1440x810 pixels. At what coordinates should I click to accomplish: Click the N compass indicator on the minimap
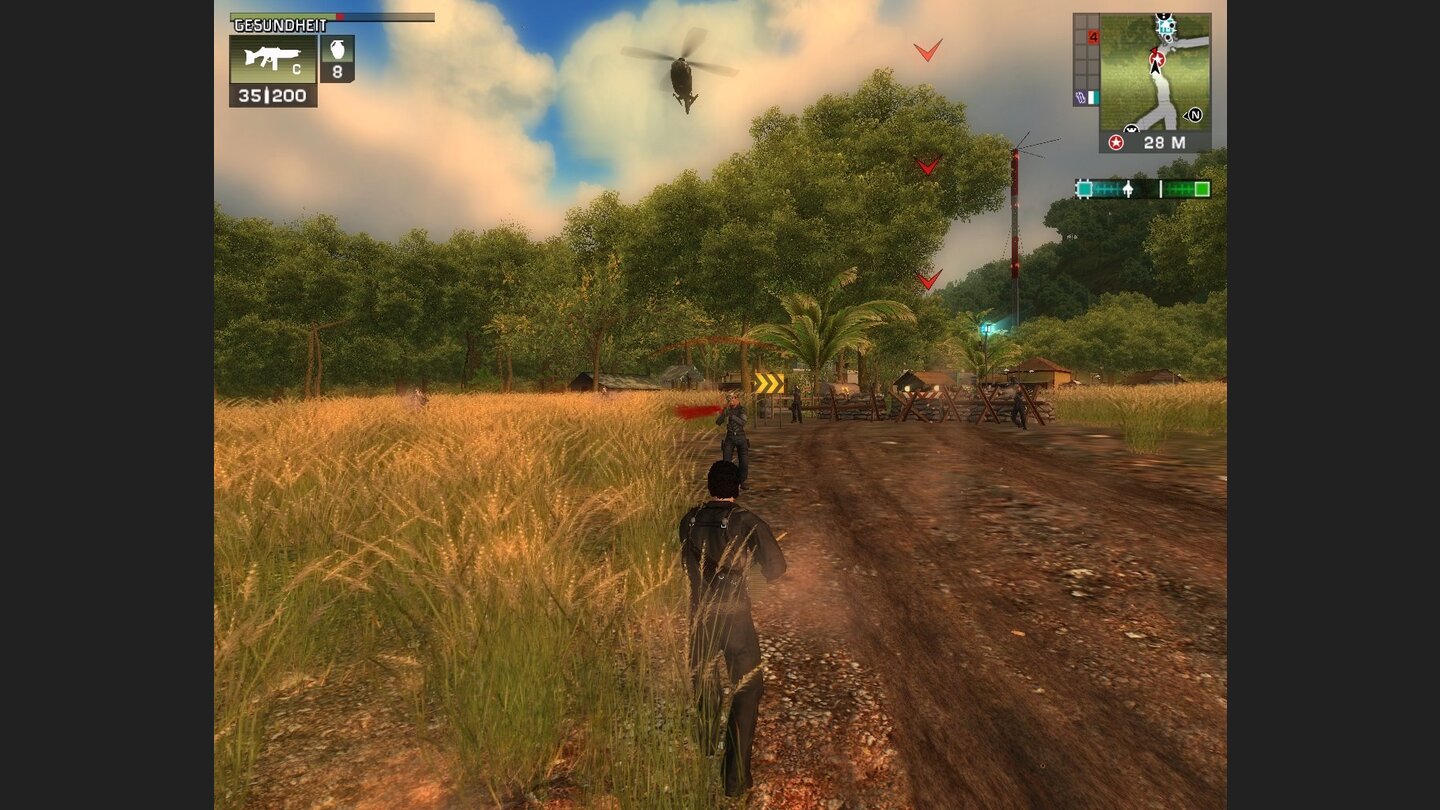[1194, 114]
